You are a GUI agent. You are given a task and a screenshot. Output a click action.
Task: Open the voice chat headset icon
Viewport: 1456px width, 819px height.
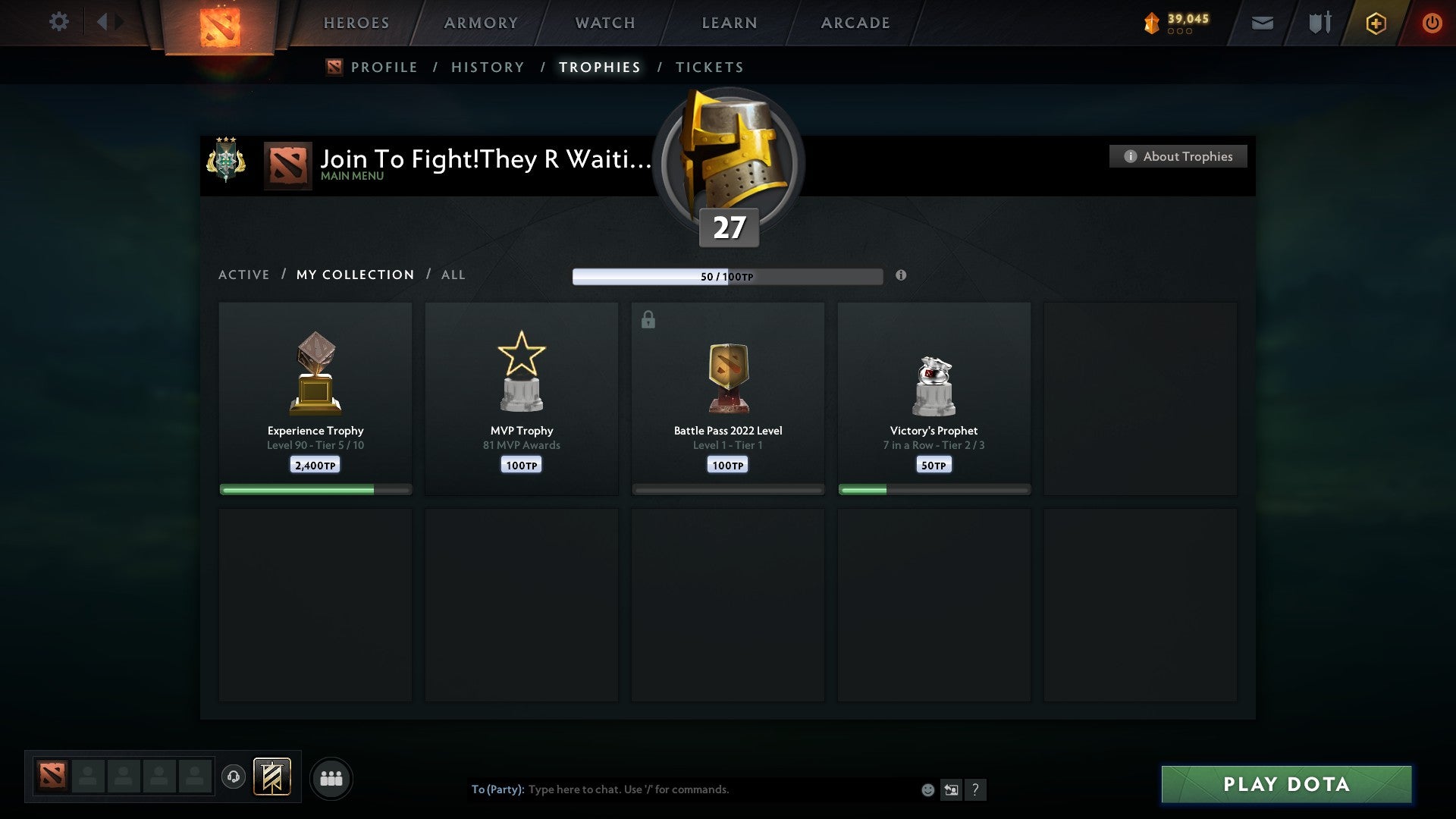click(x=234, y=778)
